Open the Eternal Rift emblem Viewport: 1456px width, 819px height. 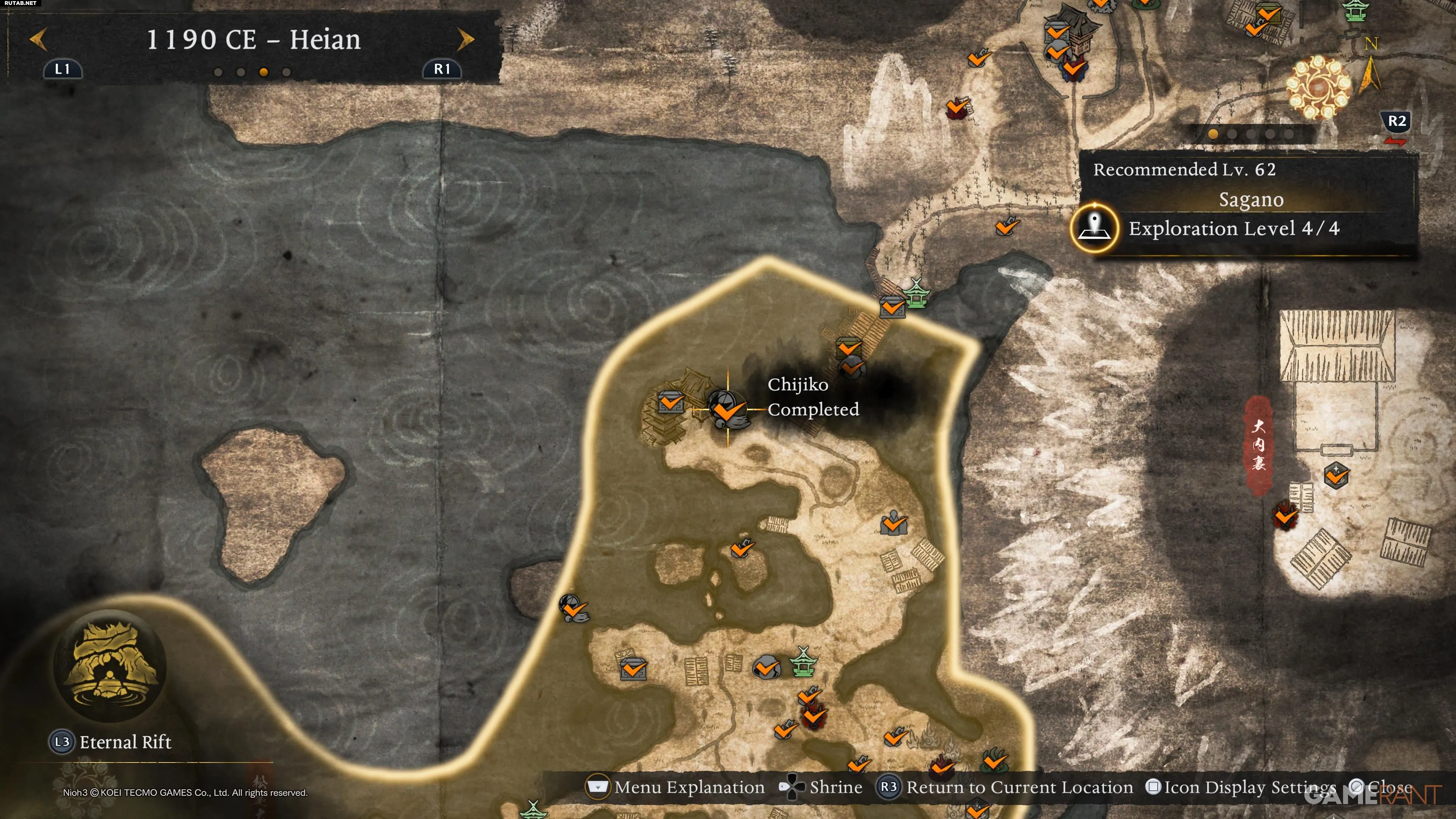110,666
